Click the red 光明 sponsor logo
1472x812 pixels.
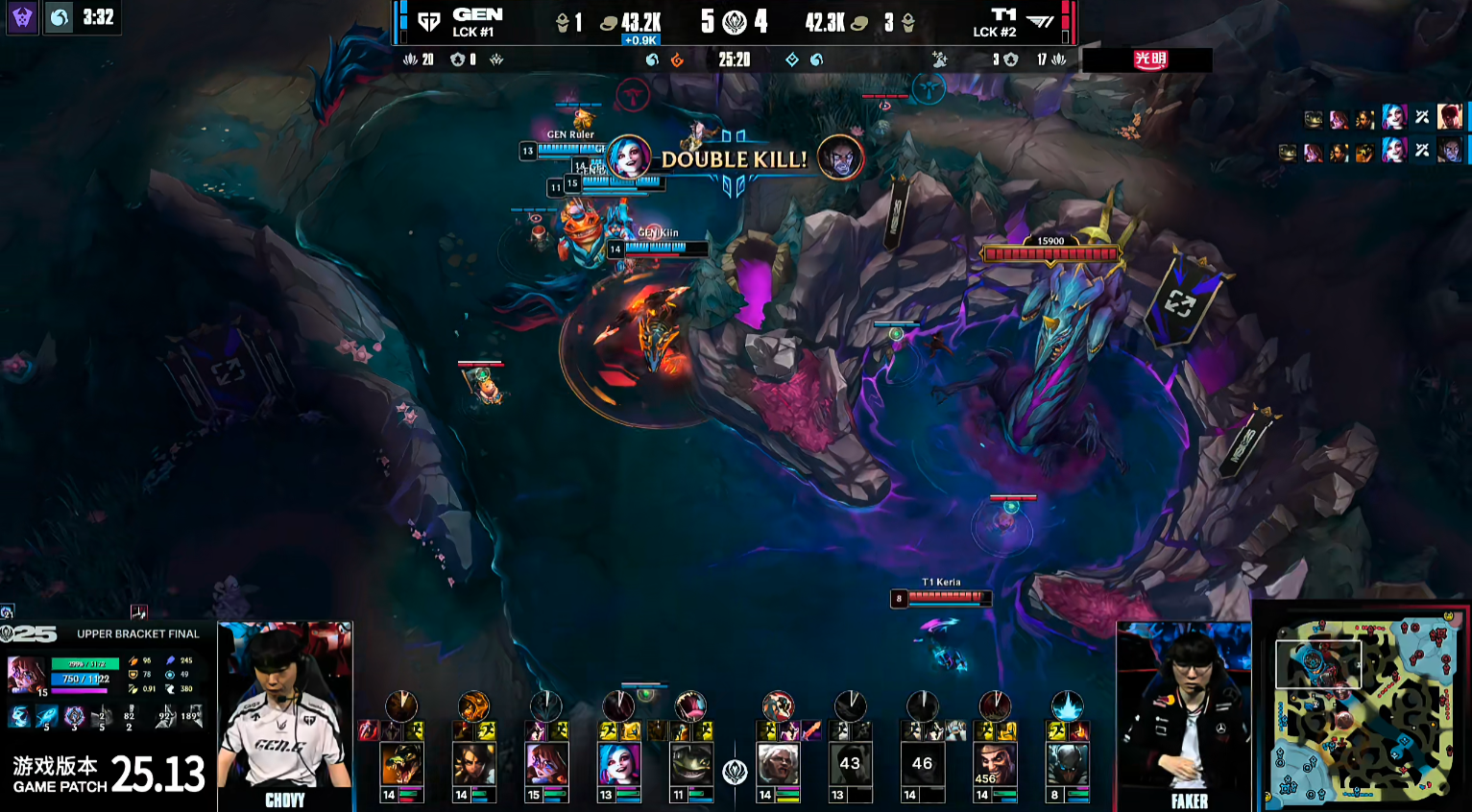click(1149, 60)
